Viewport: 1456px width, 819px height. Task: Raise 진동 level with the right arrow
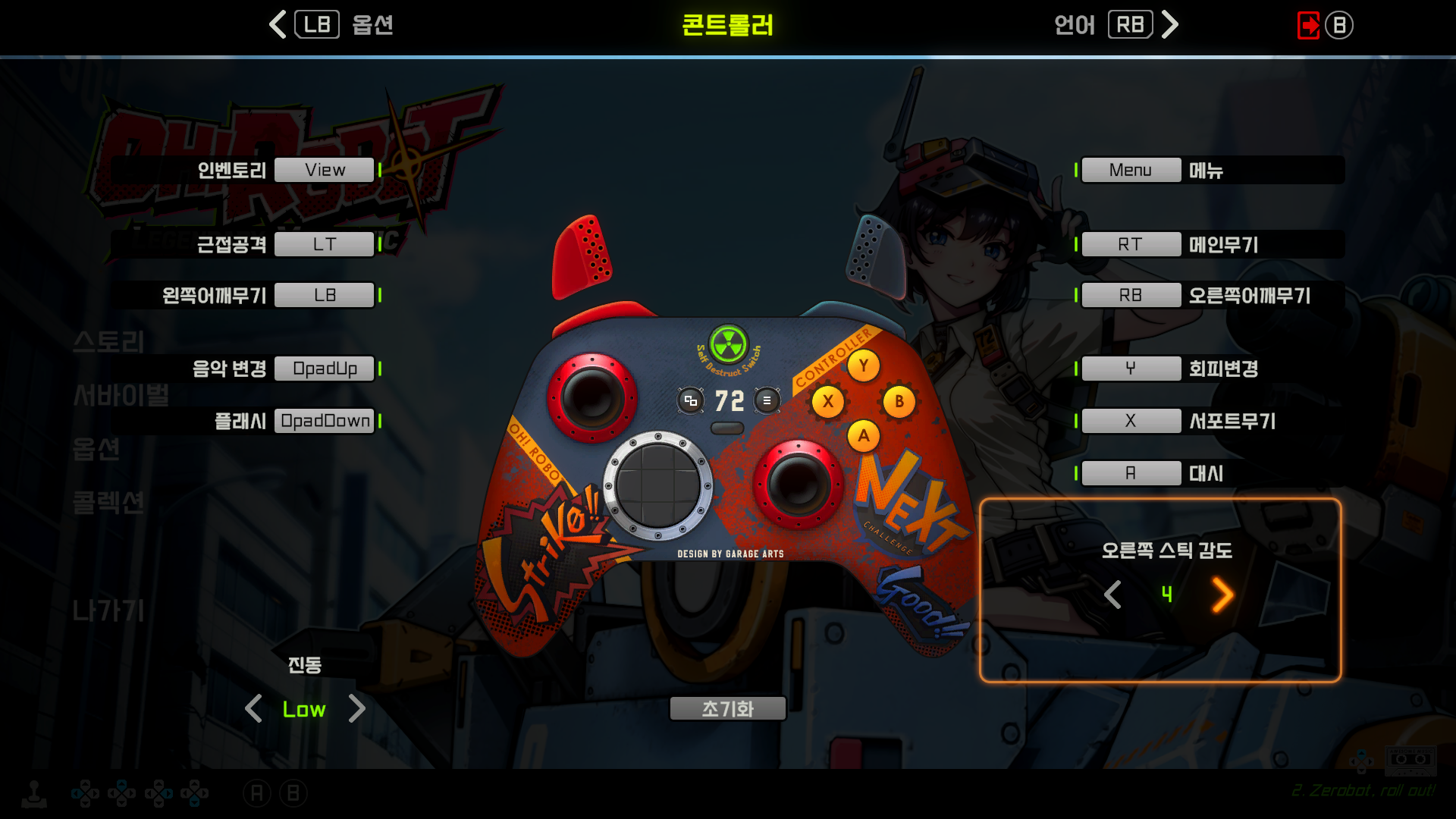(356, 709)
